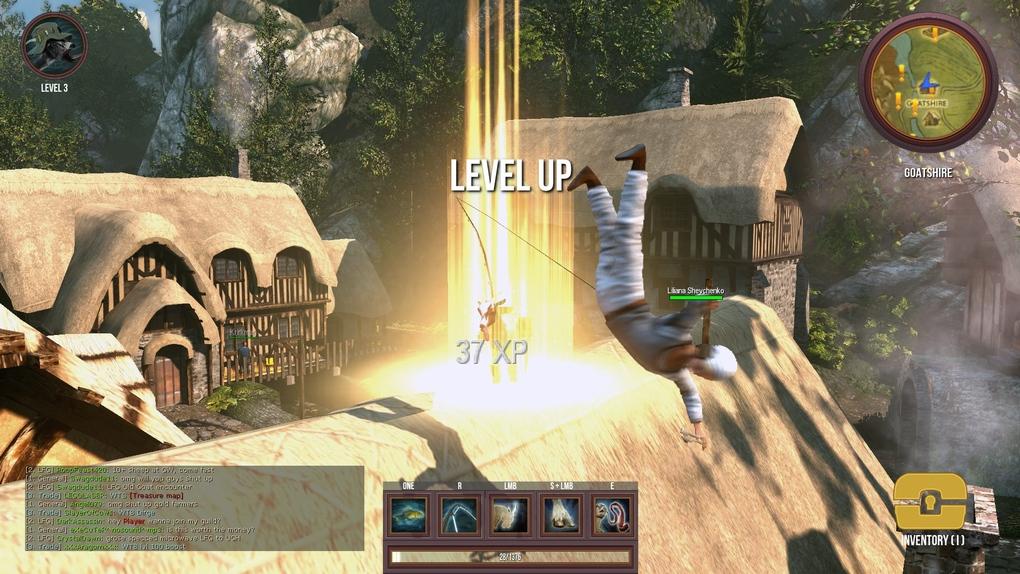The width and height of the screenshot is (1020, 574).
Task: Click the Treasure map link in chat
Action: pos(156,495)
